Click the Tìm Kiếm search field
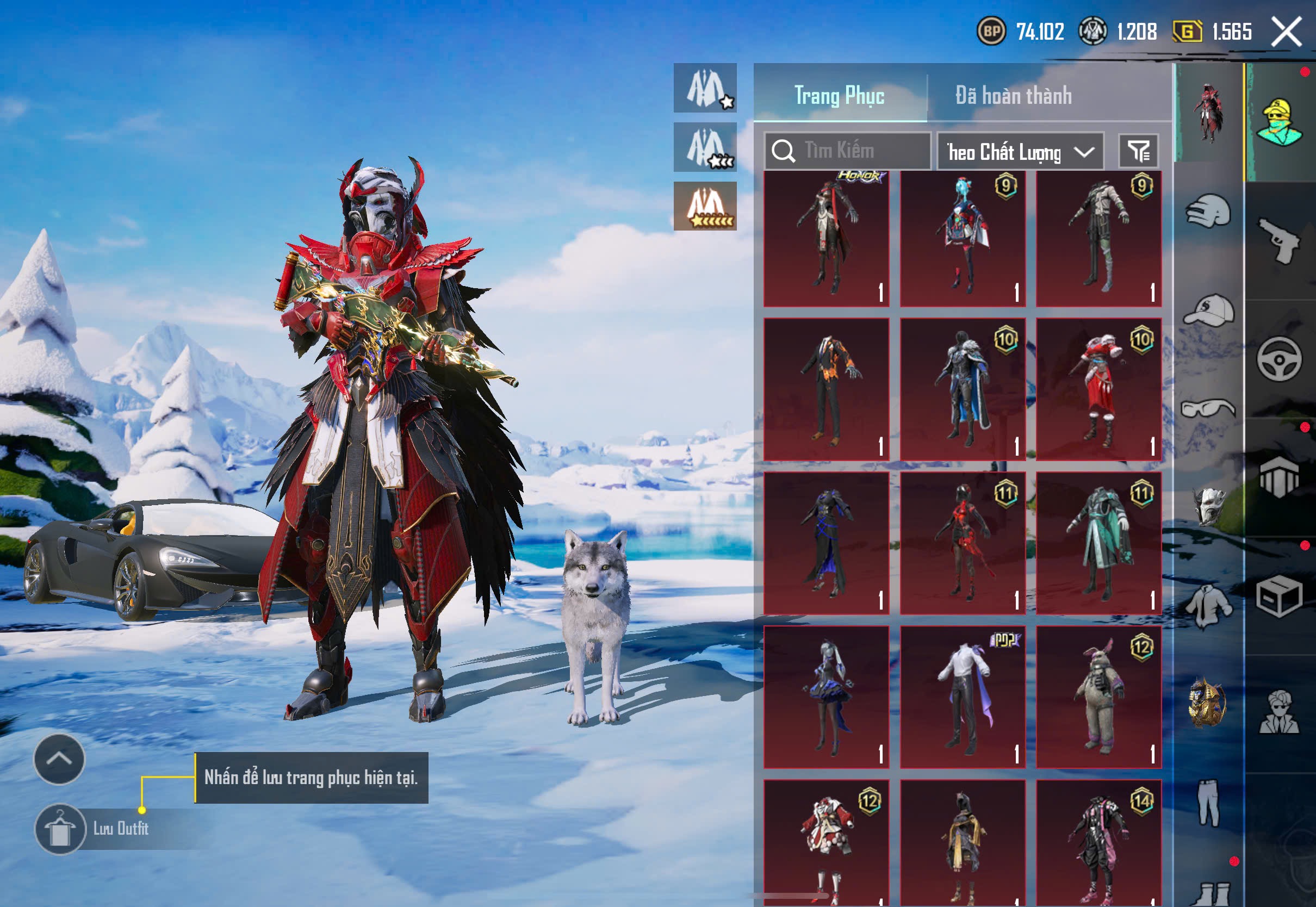The width and height of the screenshot is (1316, 907). click(x=847, y=151)
